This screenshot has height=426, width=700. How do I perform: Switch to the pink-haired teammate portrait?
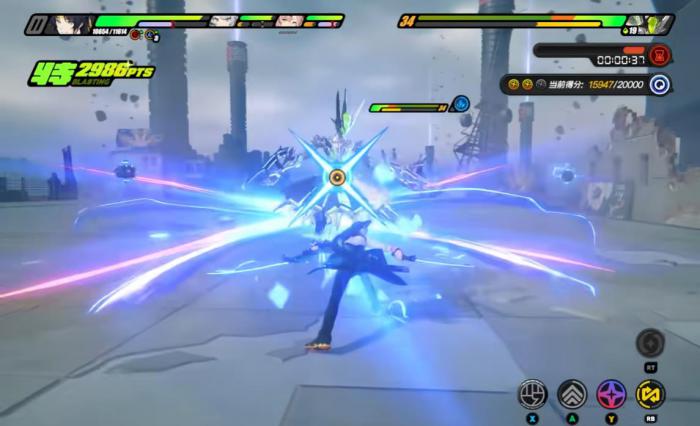coord(289,21)
